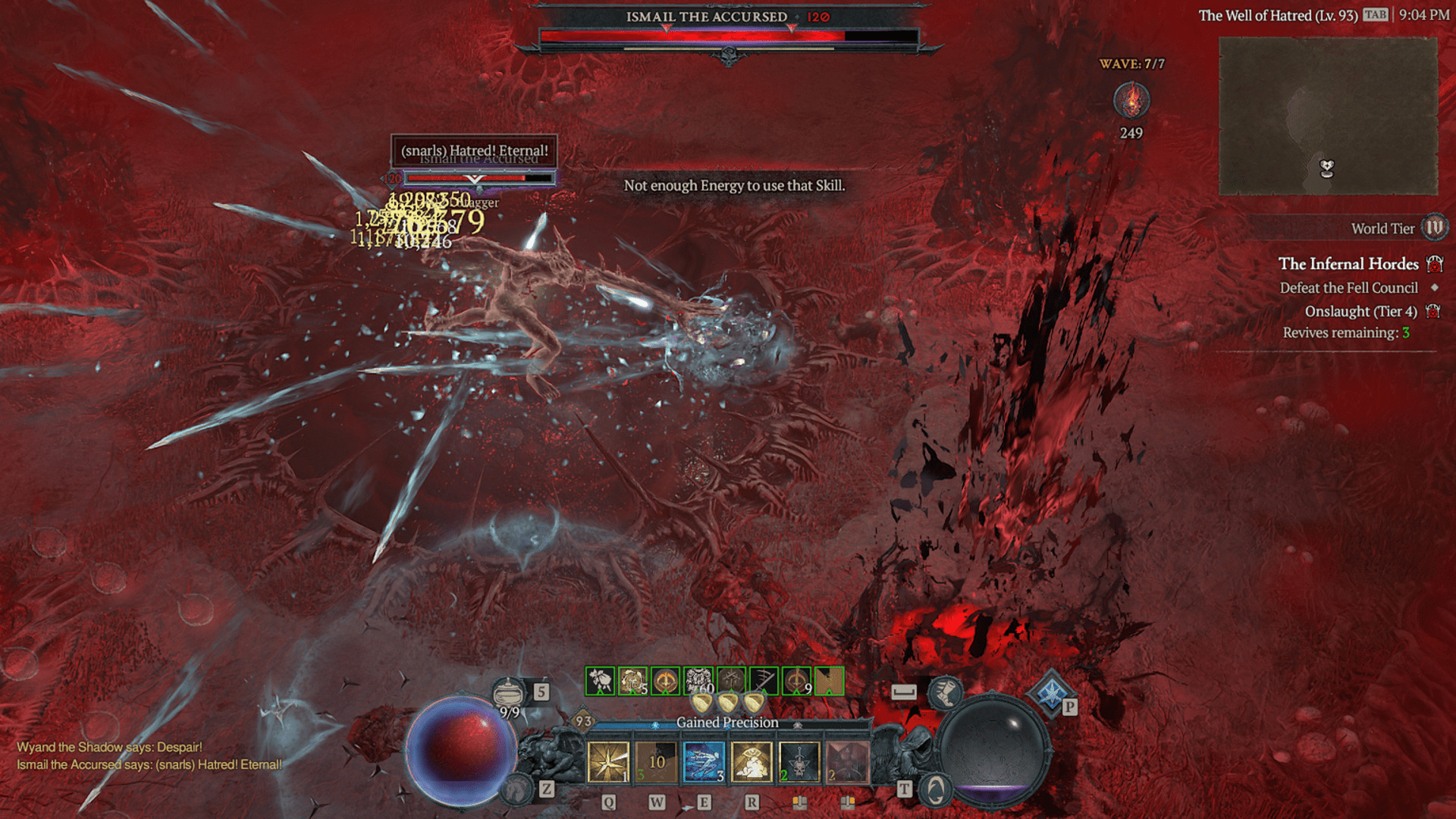Viewport: 1456px width, 819px height.
Task: Activate the golden starburst skill slot
Action: tap(608, 761)
